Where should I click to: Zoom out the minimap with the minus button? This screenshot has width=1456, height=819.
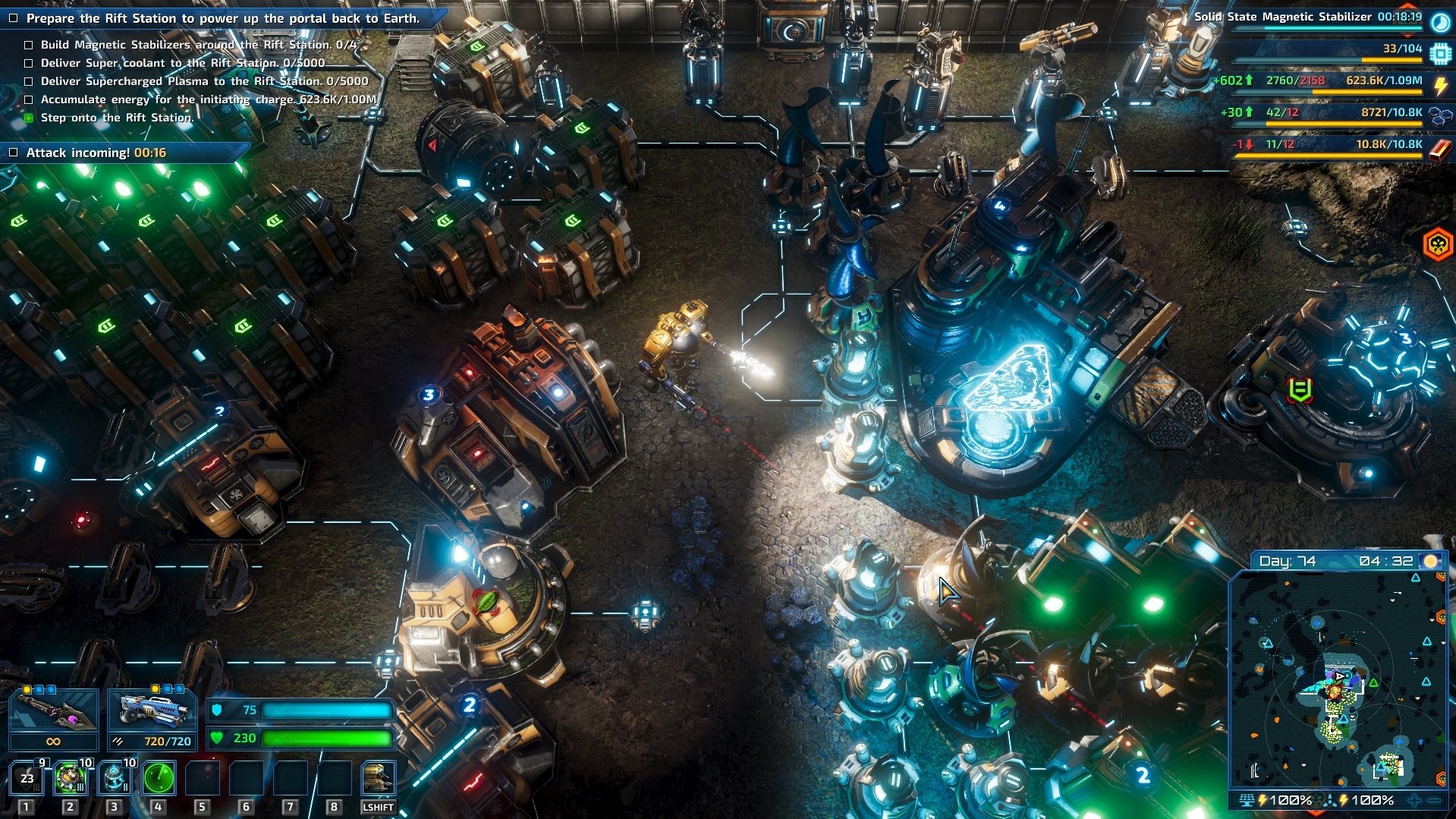(x=1435, y=800)
